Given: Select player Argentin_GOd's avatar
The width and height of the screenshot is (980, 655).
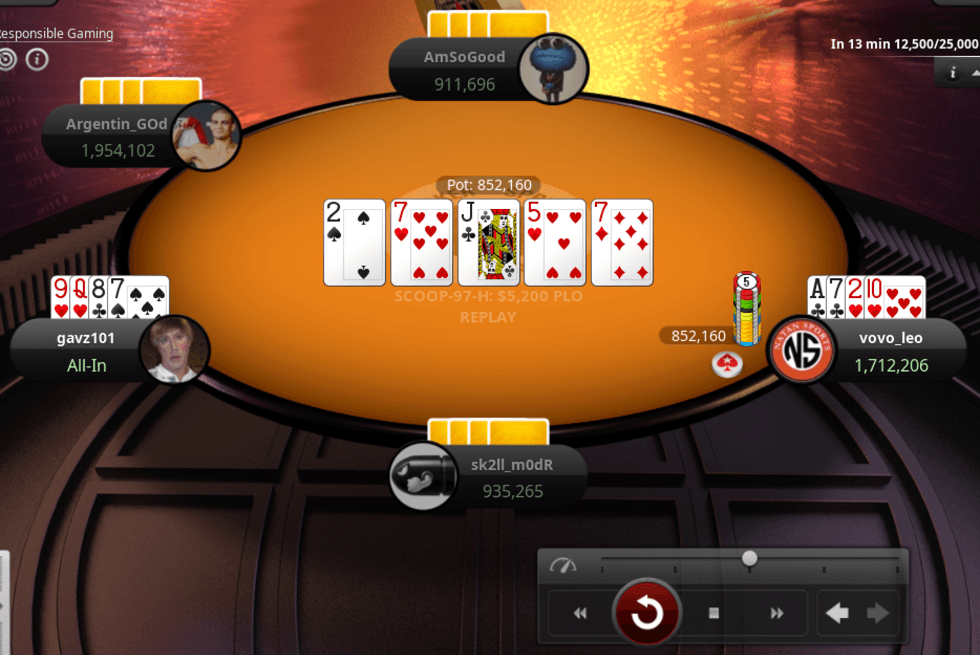Looking at the screenshot, I should pos(207,135).
